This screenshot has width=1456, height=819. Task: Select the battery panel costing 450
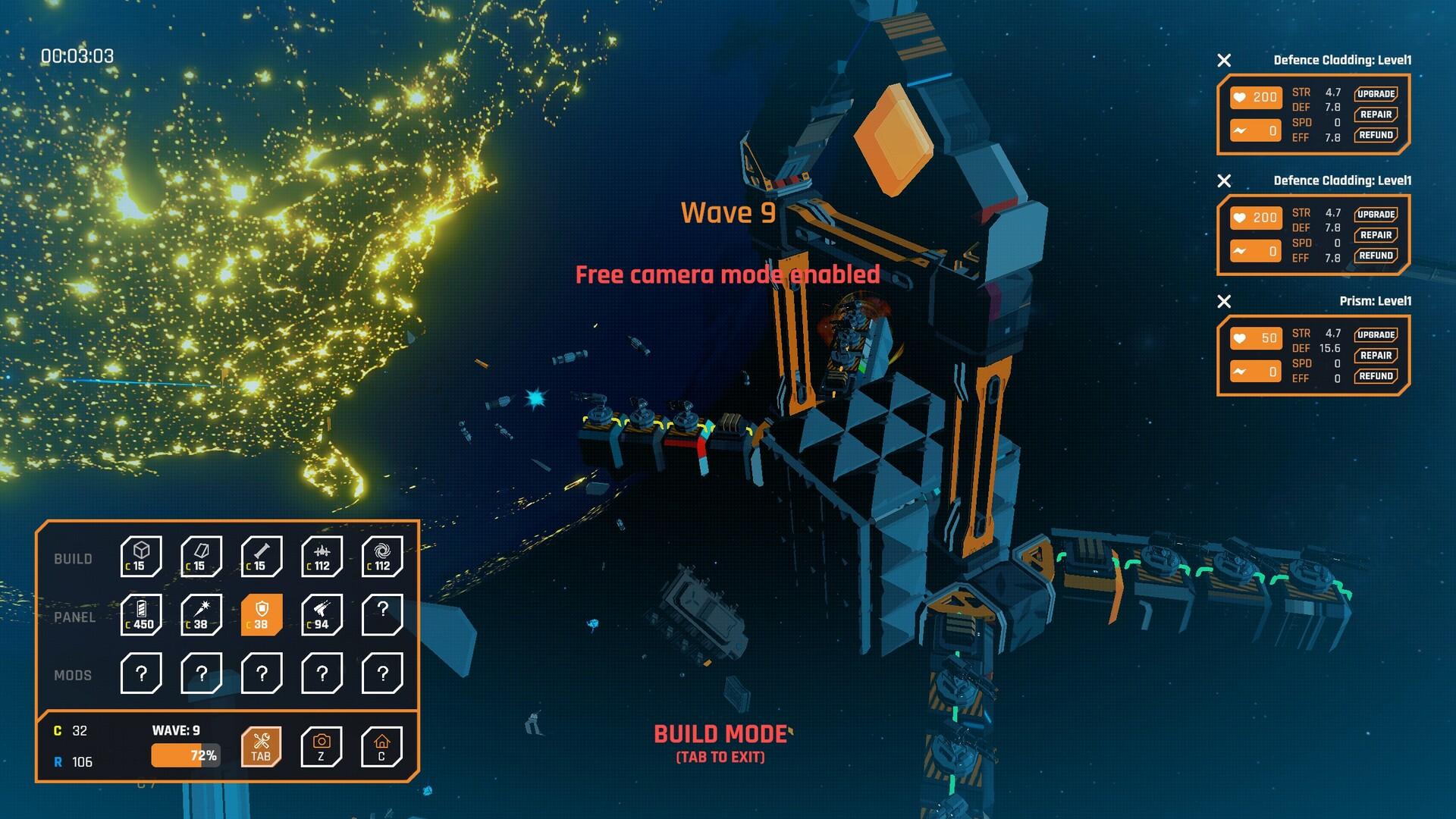(x=141, y=614)
